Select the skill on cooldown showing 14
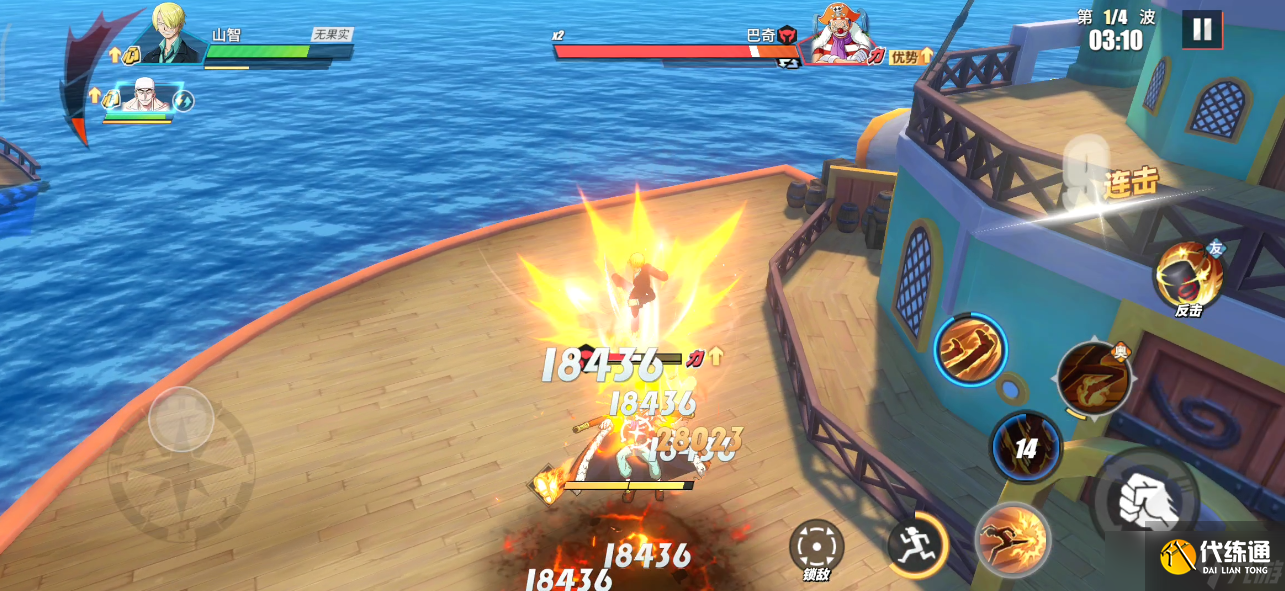Screen dimensions: 1285x591 1026,447
